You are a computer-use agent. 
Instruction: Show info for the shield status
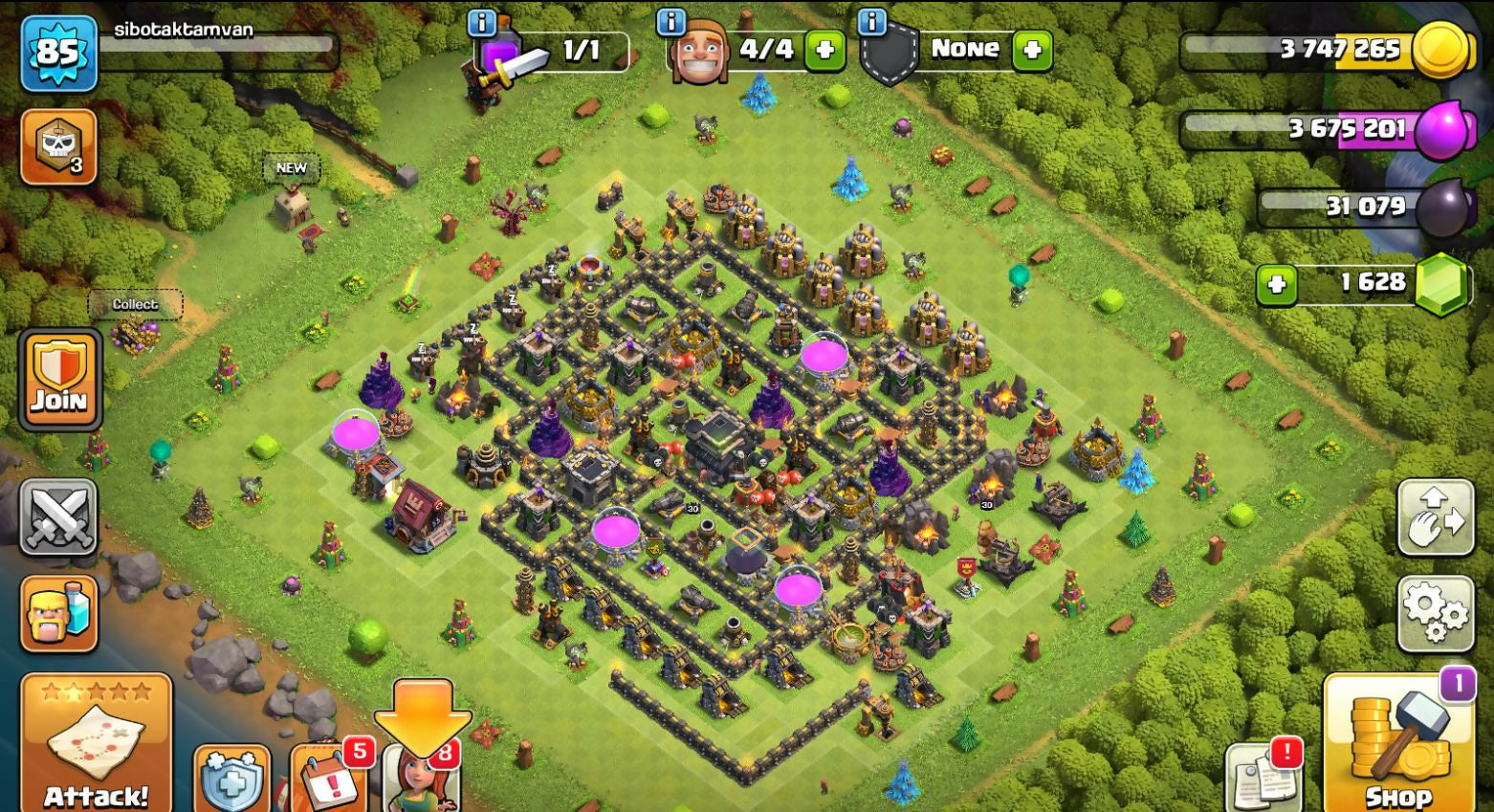pyautogui.click(x=871, y=22)
